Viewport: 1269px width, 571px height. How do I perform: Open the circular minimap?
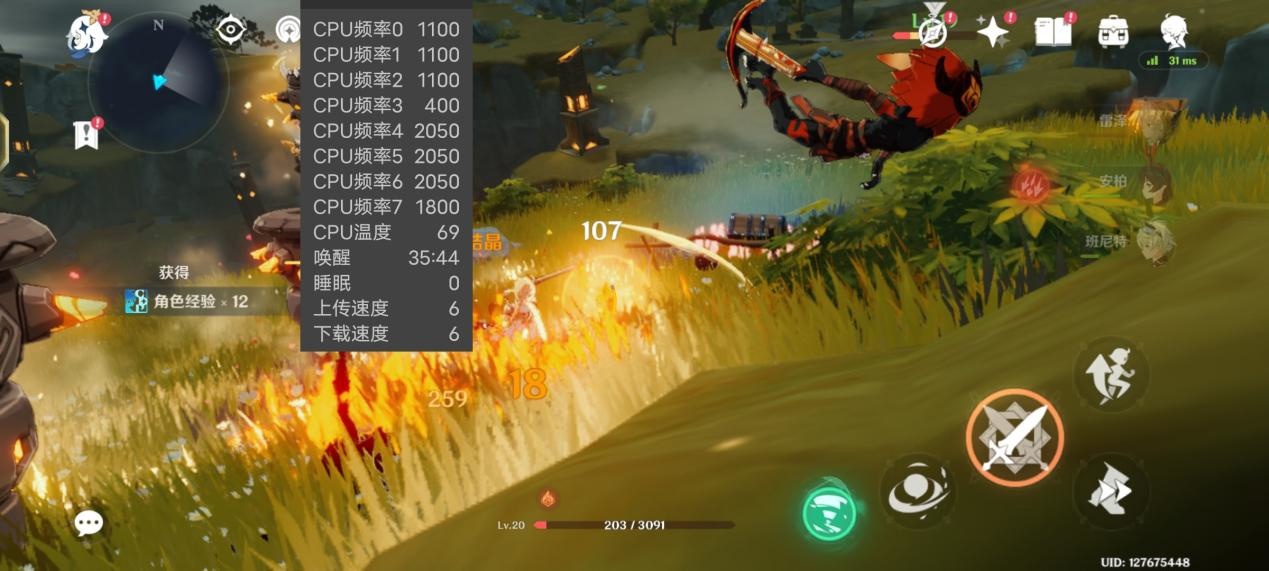[158, 82]
